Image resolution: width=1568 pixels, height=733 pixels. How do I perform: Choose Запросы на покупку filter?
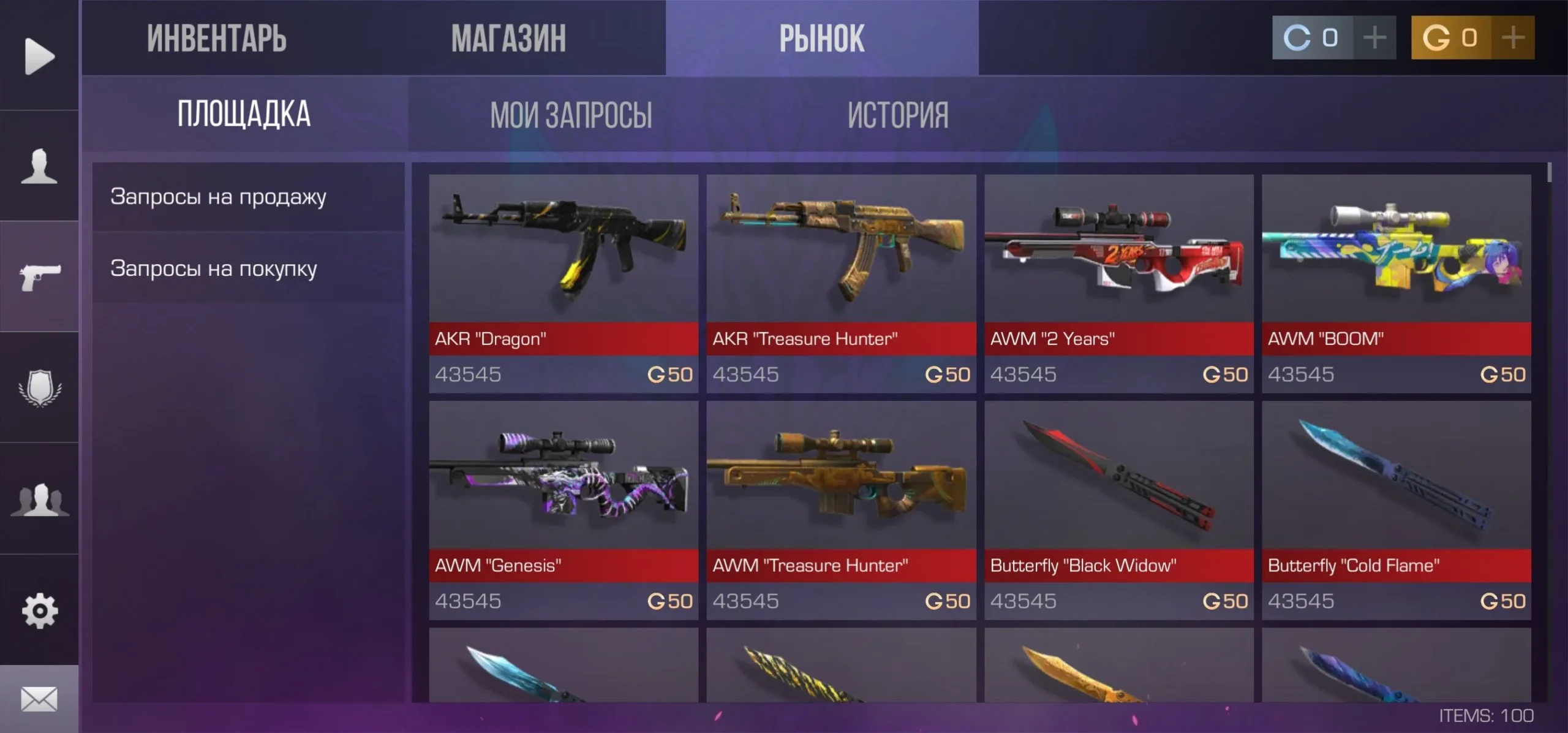213,268
